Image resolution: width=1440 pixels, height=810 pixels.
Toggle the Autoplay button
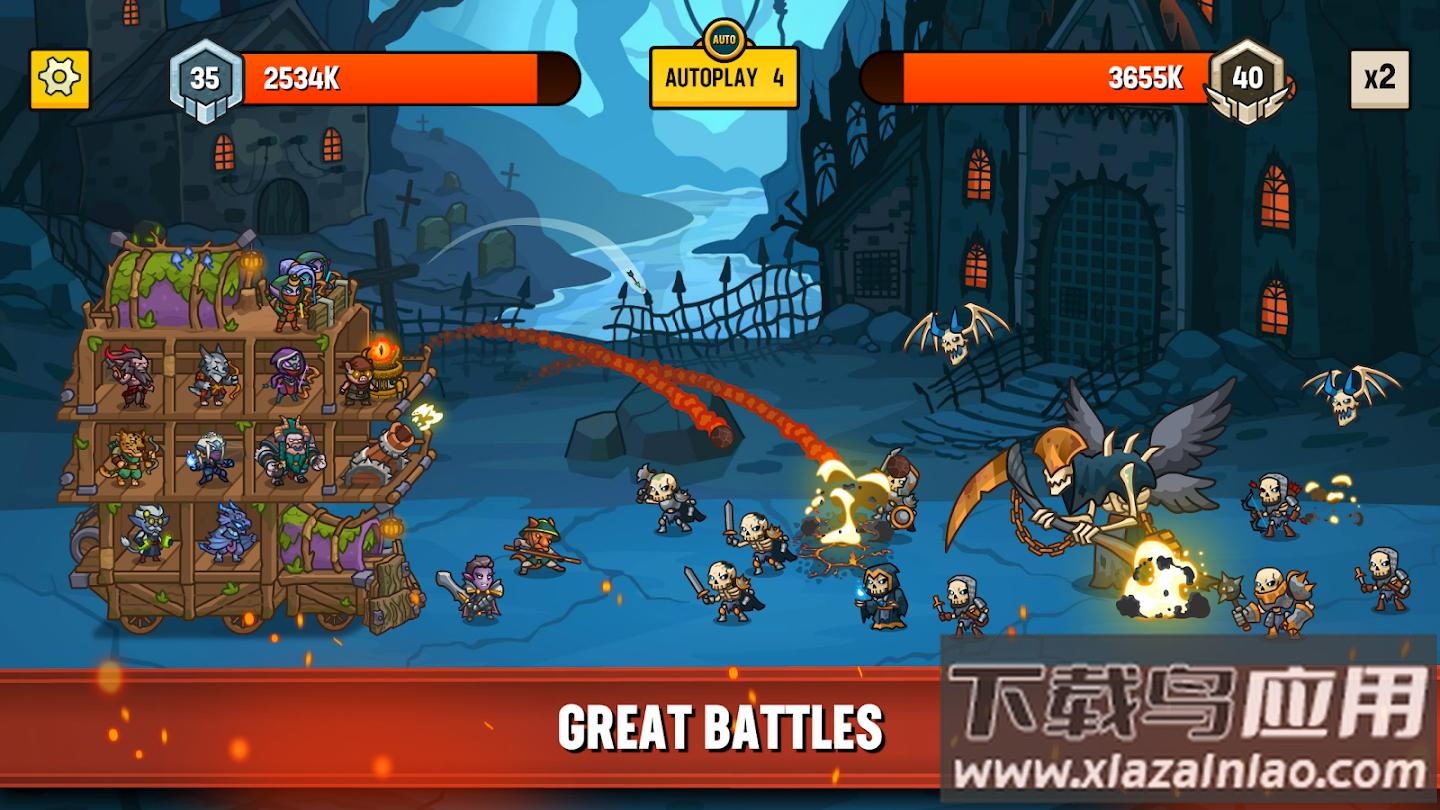click(724, 77)
